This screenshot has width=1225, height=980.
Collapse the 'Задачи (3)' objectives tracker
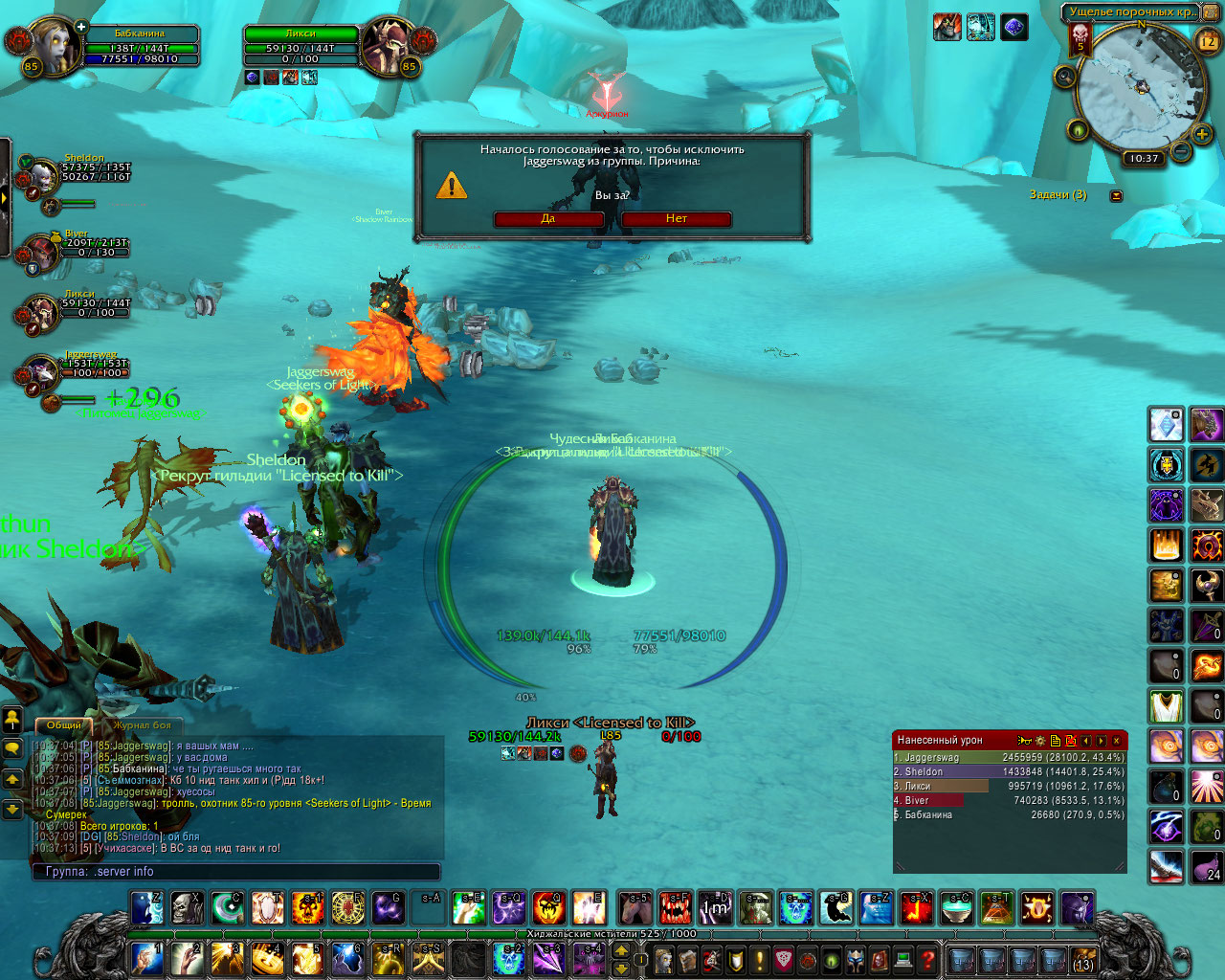[1116, 195]
